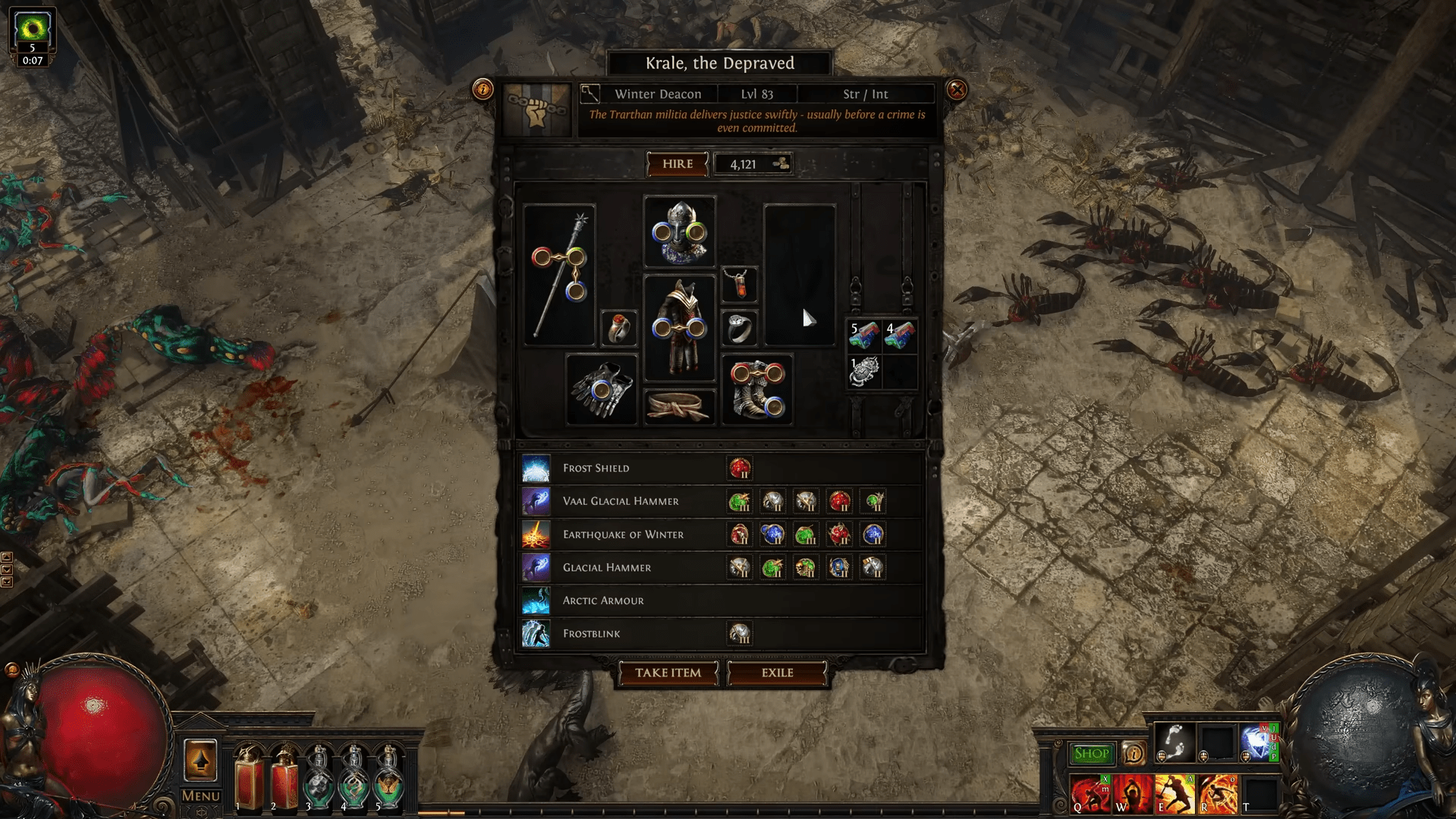Viewport: 1456px width, 819px height.
Task: Select the body armour slot
Action: click(x=679, y=327)
